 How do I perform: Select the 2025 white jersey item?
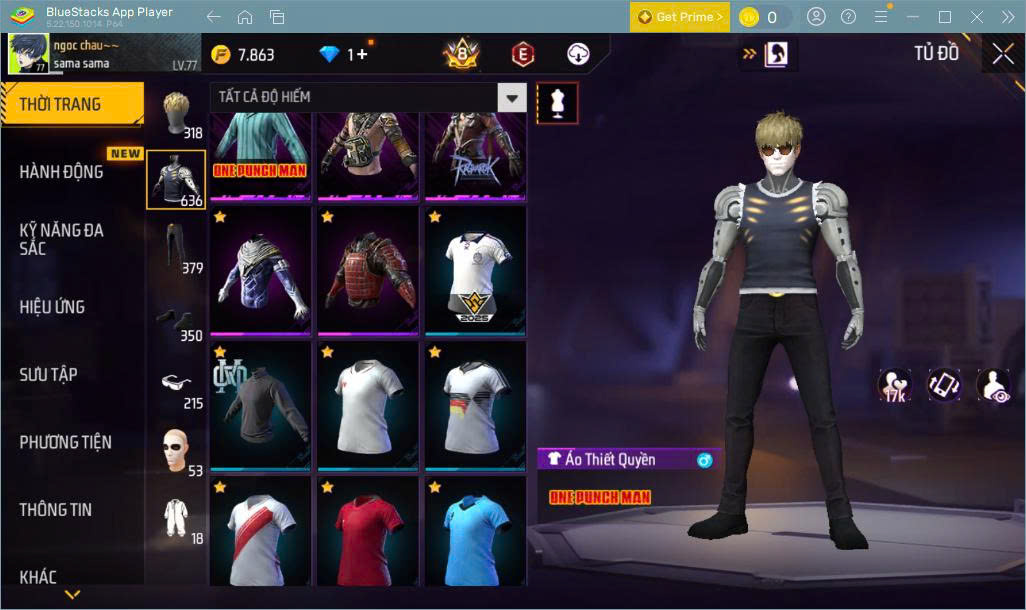[476, 269]
